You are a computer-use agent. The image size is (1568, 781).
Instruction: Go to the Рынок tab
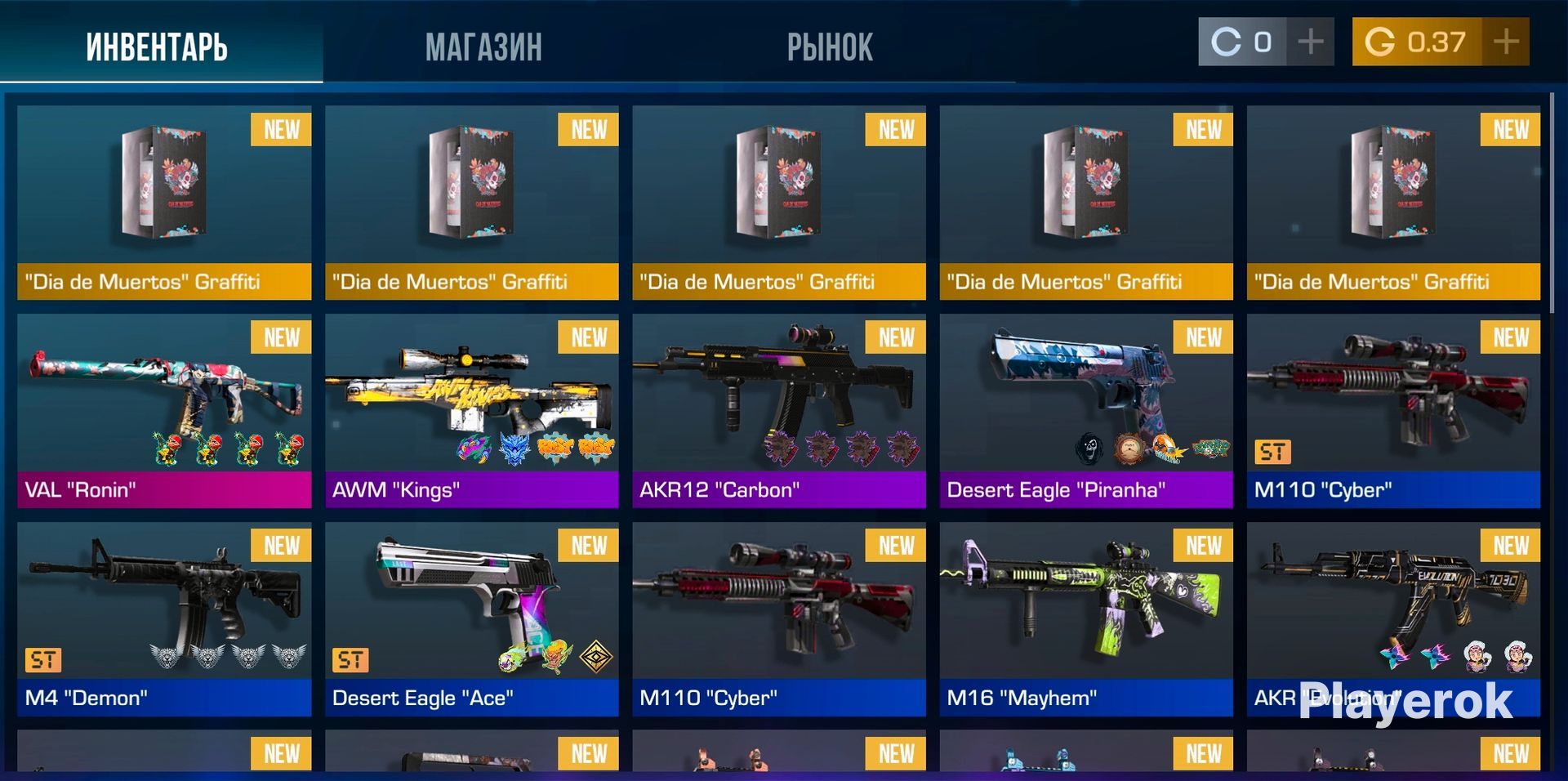click(830, 47)
